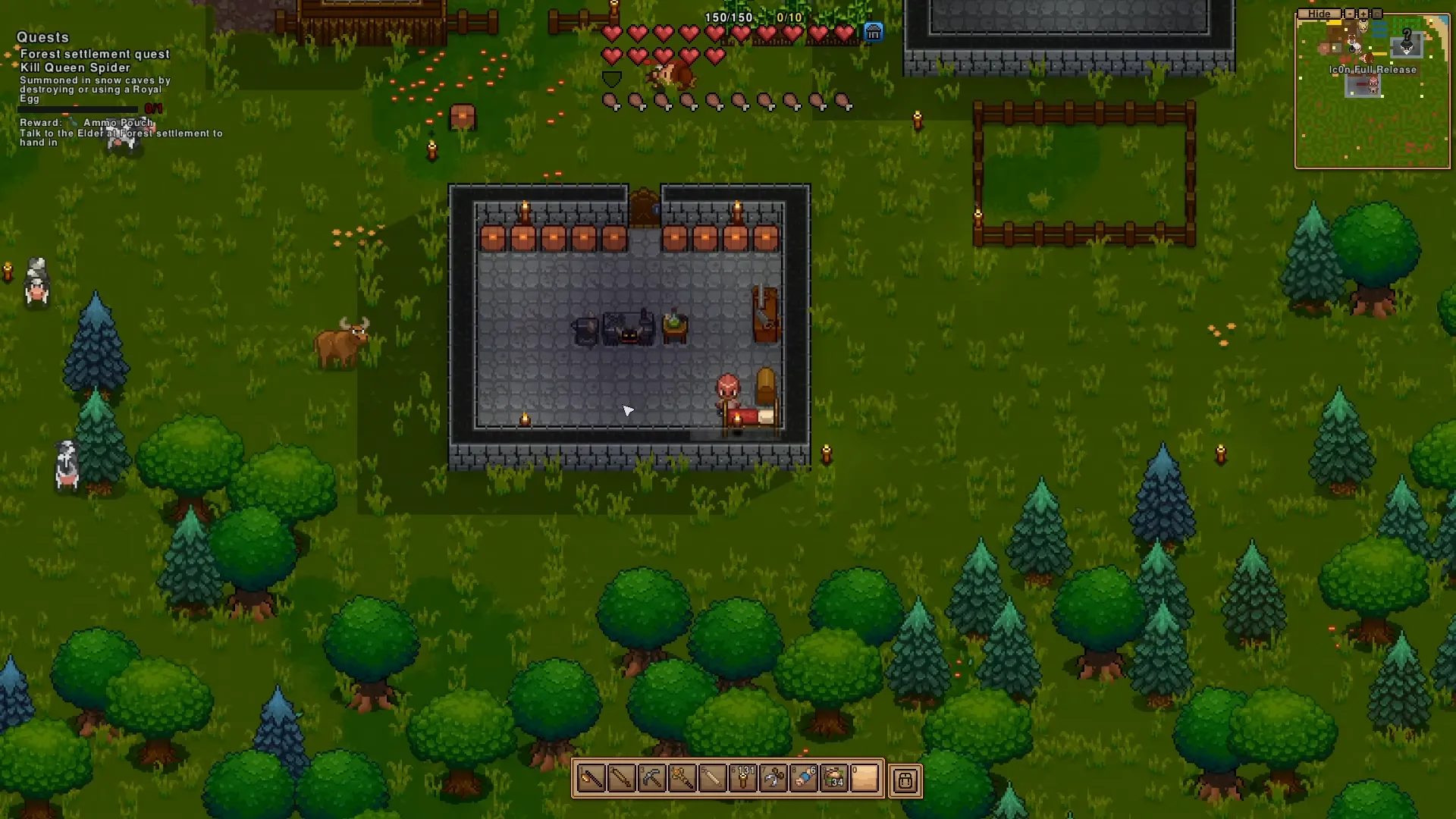This screenshot has width=1456, height=819.
Task: Zoom out the minimap with minus button
Action: 1350,14
